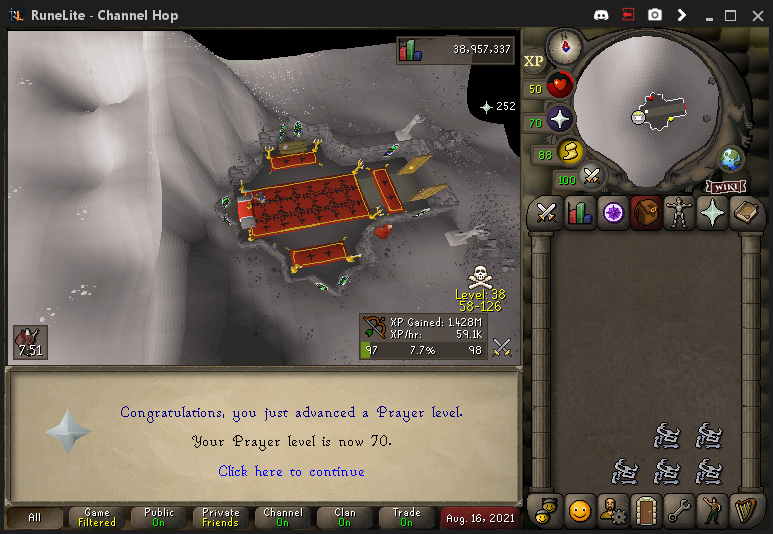Select the Clan chat filter tab
The image size is (773, 534).
click(344, 517)
